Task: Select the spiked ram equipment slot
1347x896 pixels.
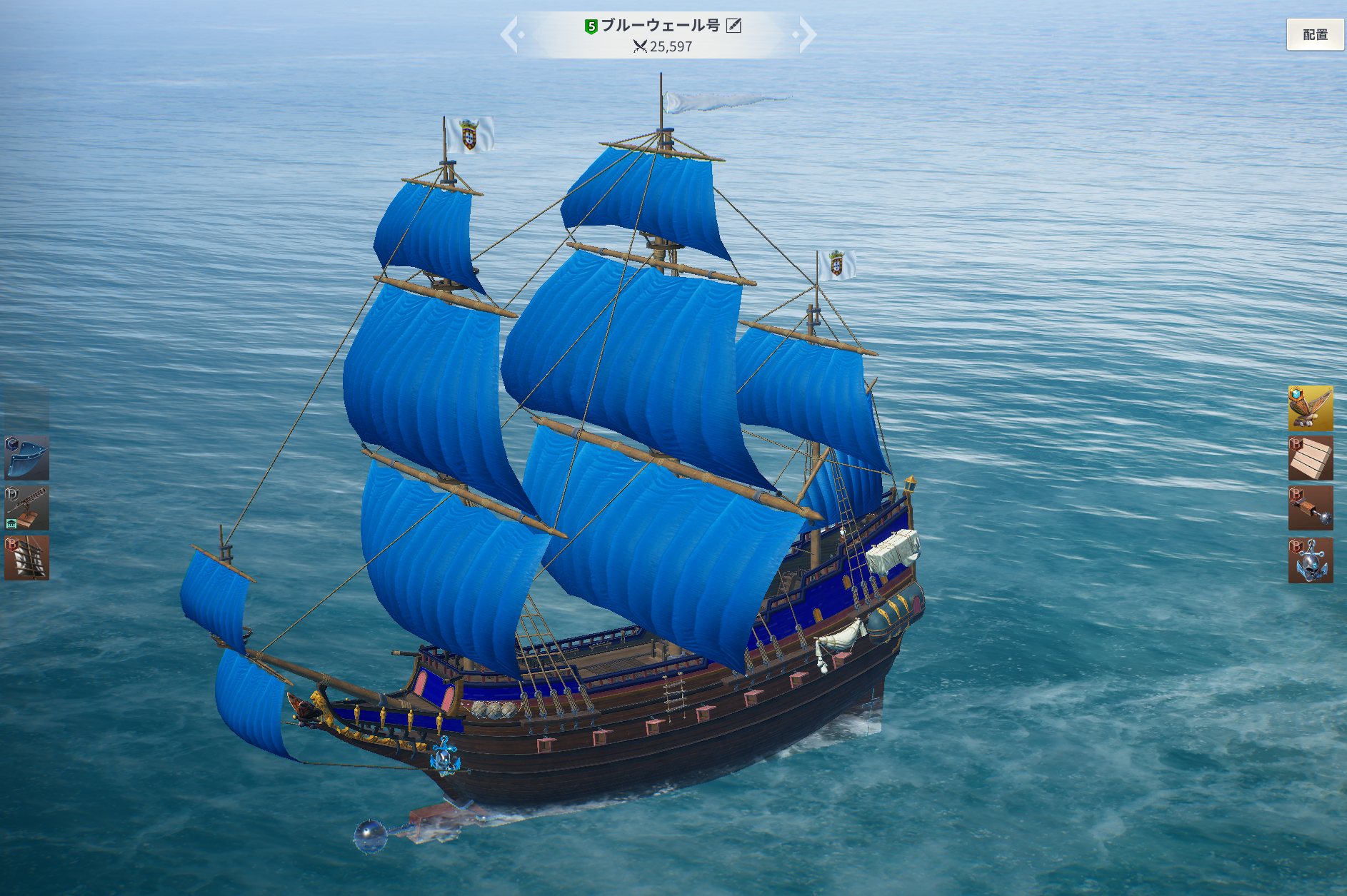Action: [x=1310, y=508]
